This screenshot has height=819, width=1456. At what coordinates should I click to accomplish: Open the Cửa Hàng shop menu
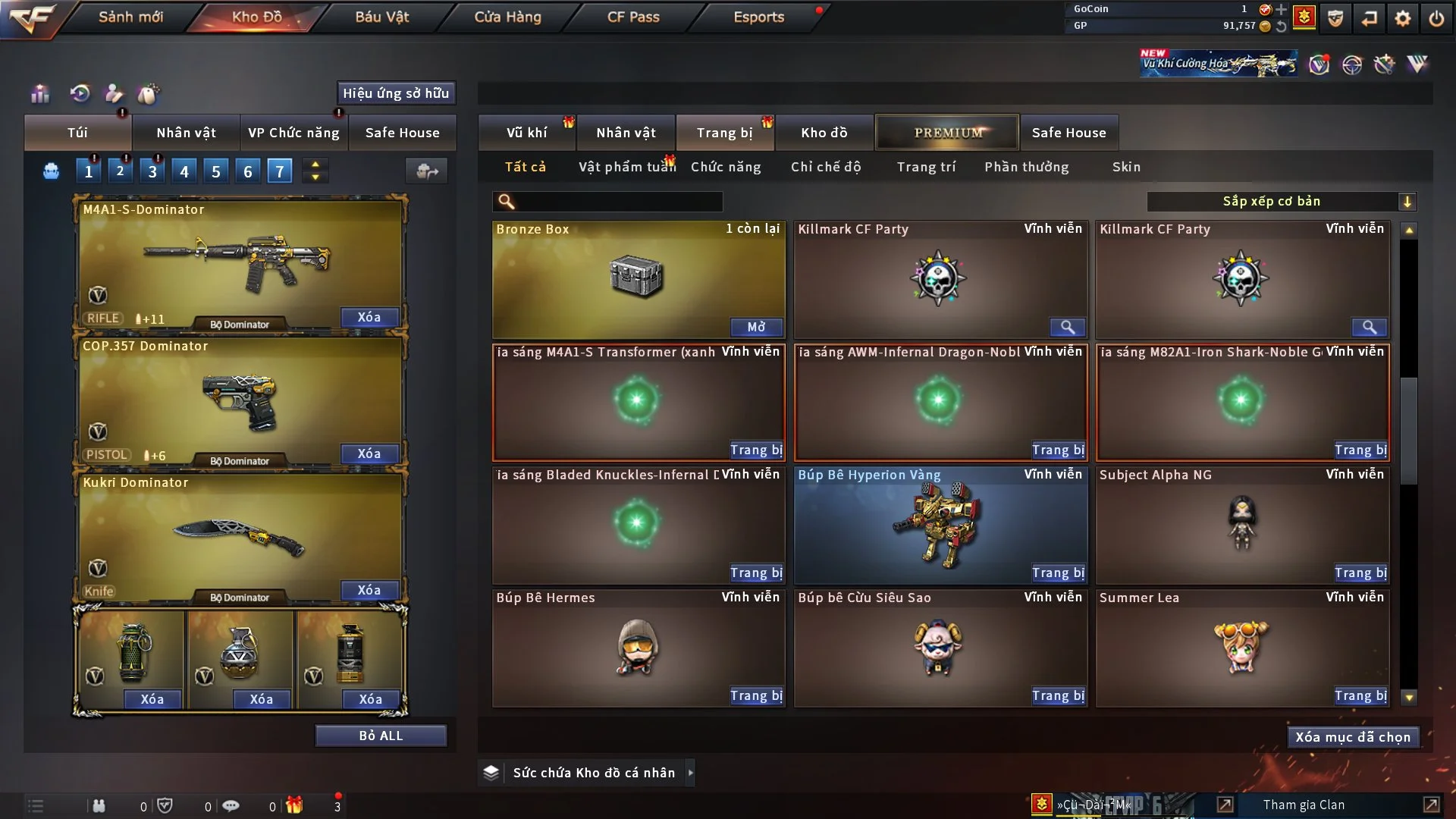pyautogui.click(x=507, y=17)
